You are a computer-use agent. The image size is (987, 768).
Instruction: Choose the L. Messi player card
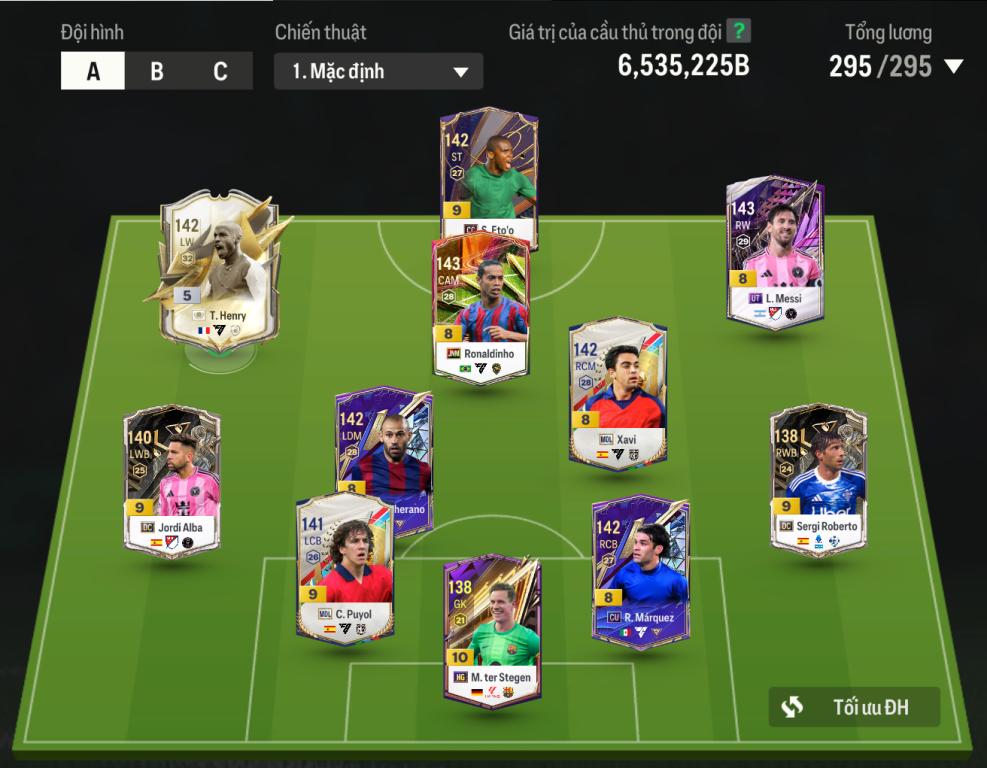click(775, 250)
